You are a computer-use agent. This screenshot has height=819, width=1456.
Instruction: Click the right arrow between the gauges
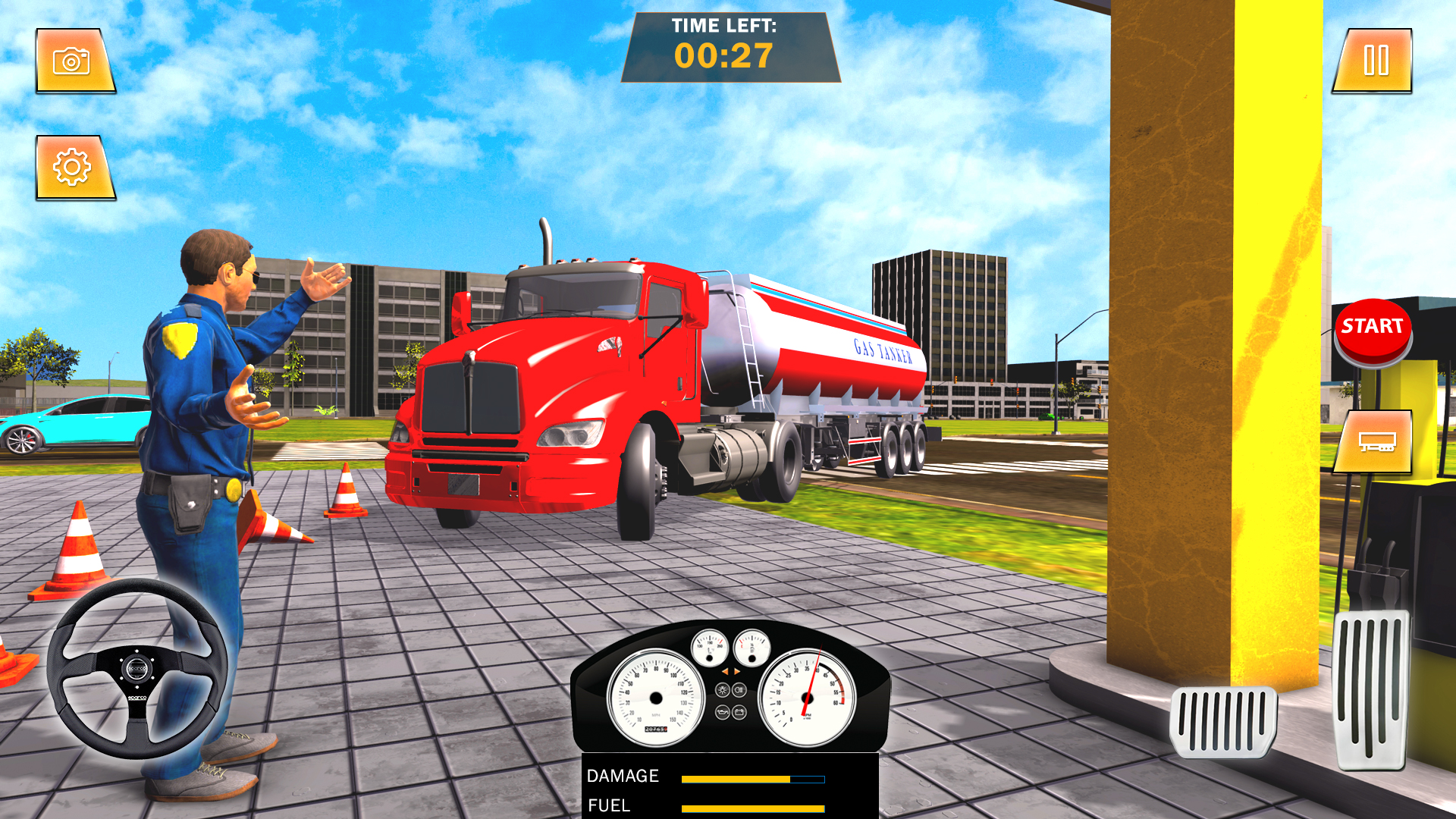point(736,671)
